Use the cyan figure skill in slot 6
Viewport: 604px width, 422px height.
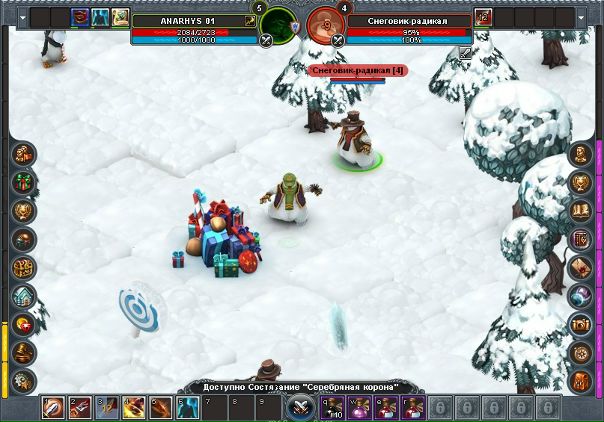coord(187,407)
